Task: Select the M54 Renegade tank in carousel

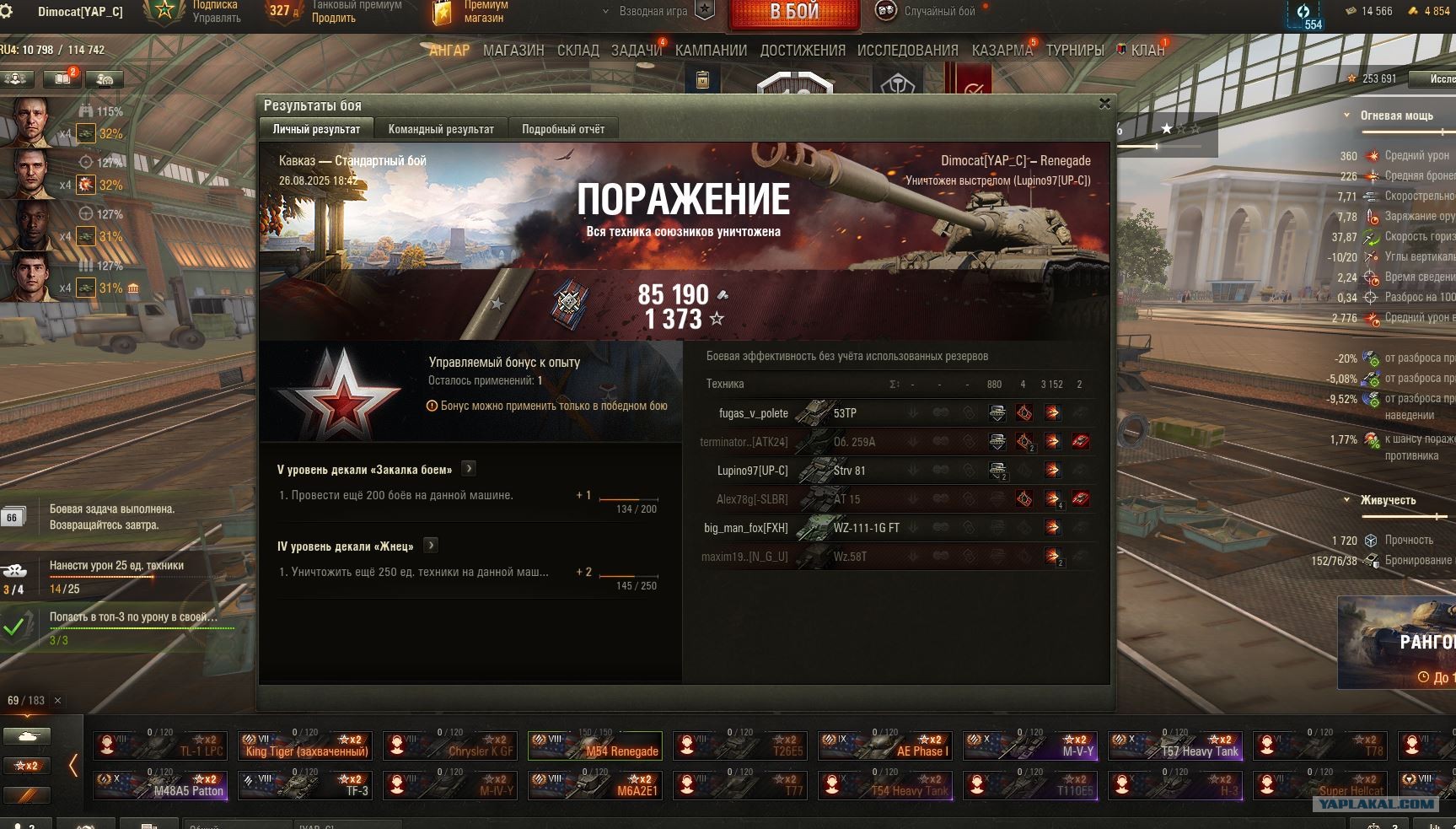Action: (x=594, y=746)
